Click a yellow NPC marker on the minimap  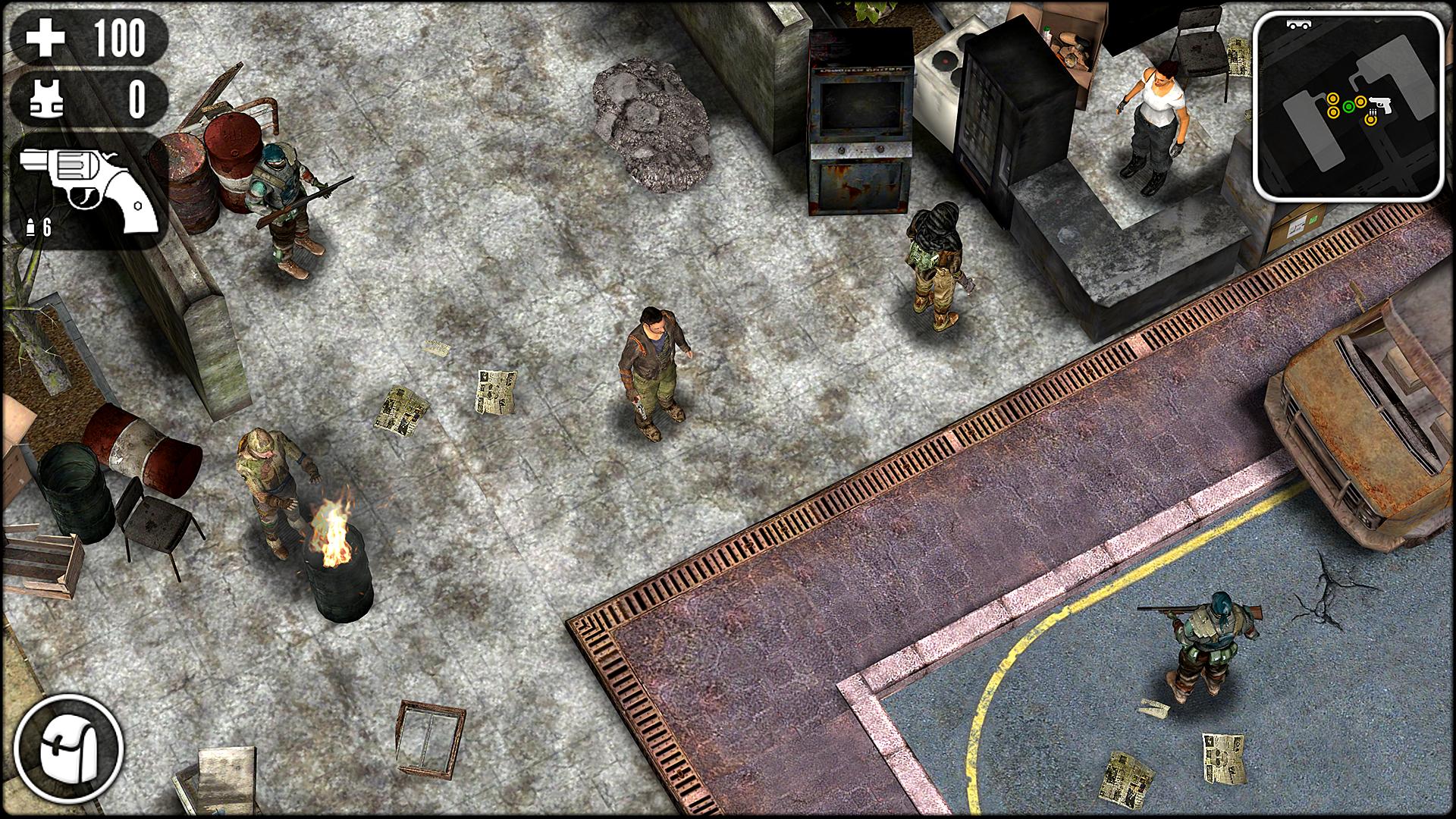(1333, 99)
